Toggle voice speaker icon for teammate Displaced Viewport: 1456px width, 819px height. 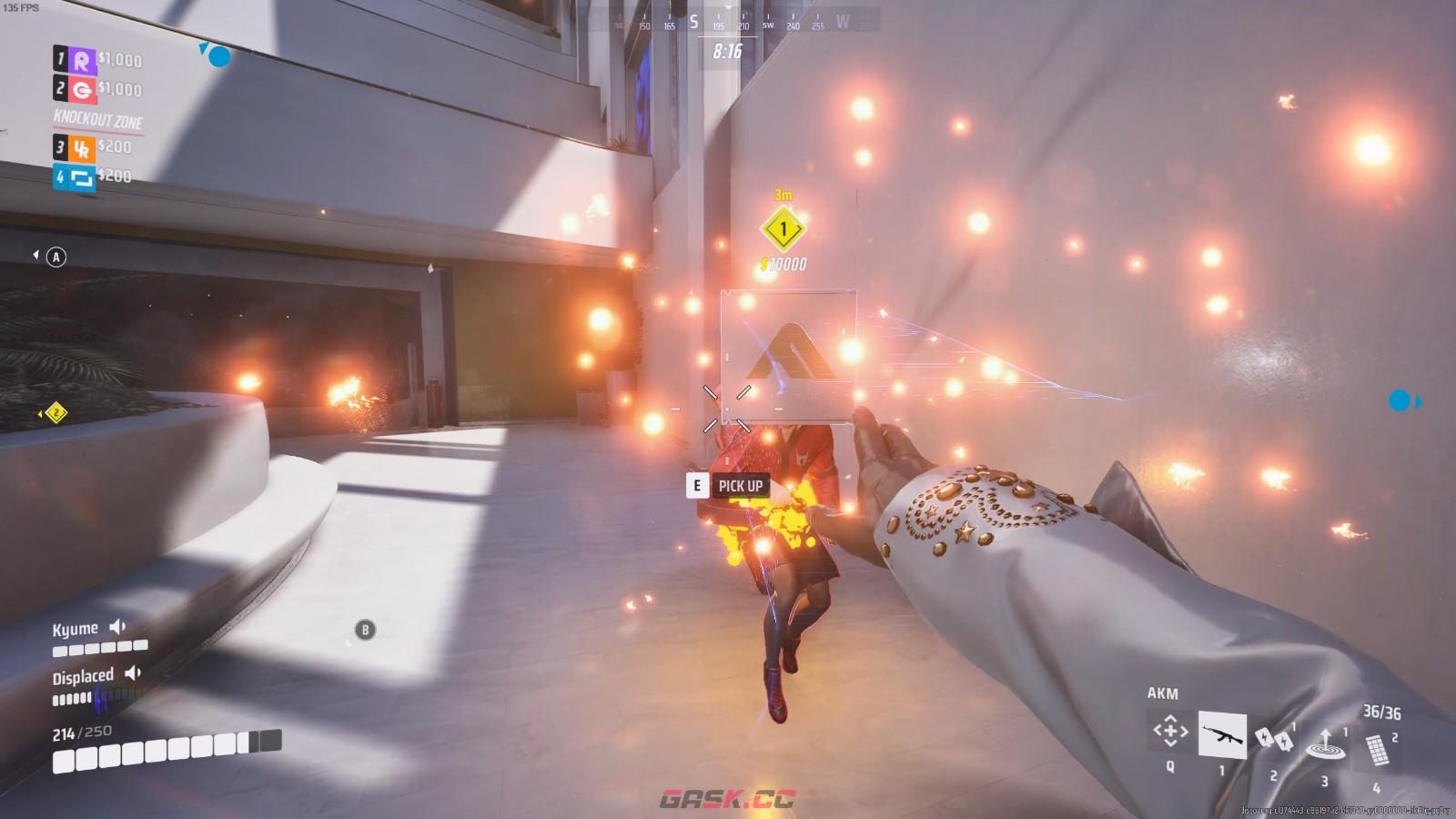pos(134,673)
